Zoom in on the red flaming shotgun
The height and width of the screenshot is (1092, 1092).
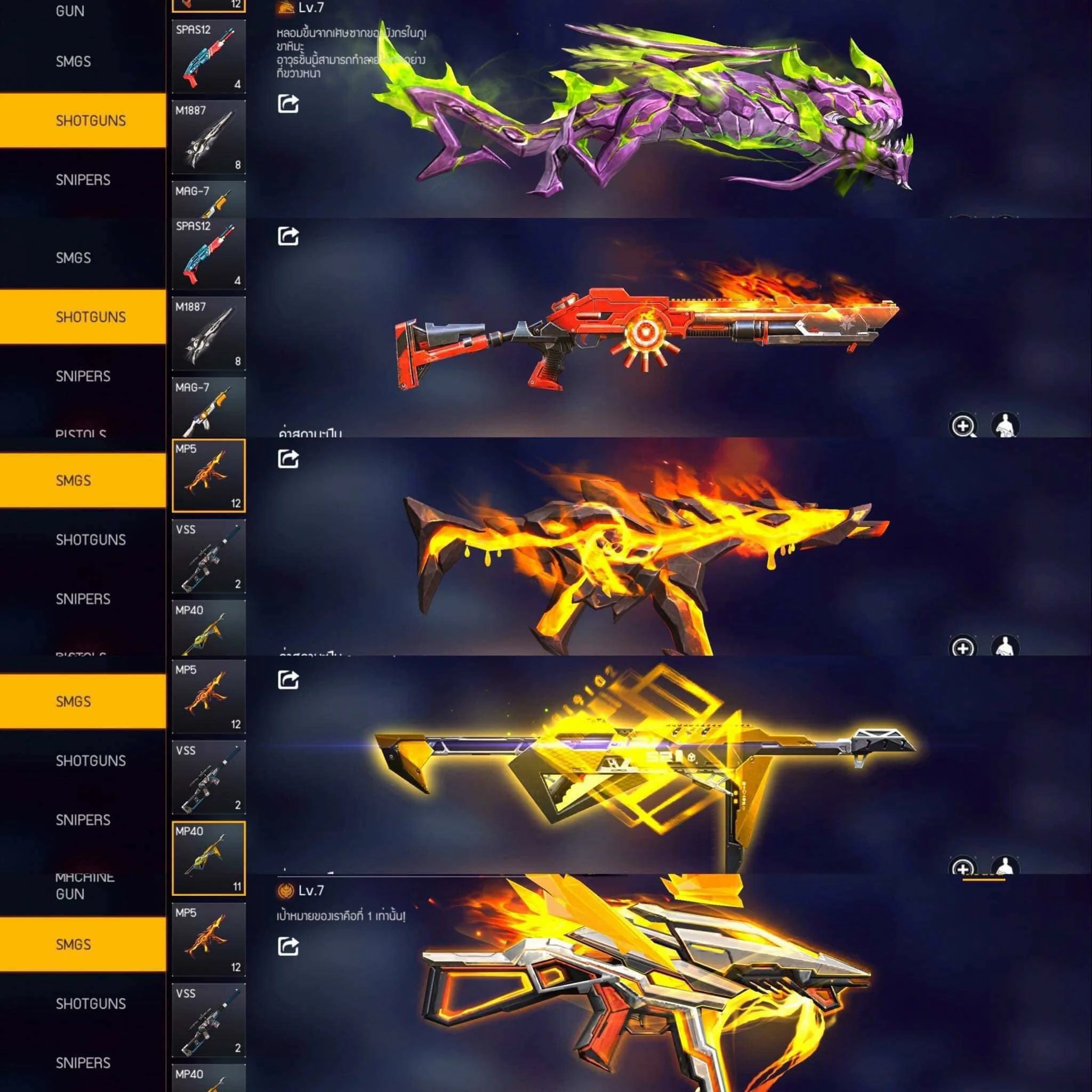point(963,425)
